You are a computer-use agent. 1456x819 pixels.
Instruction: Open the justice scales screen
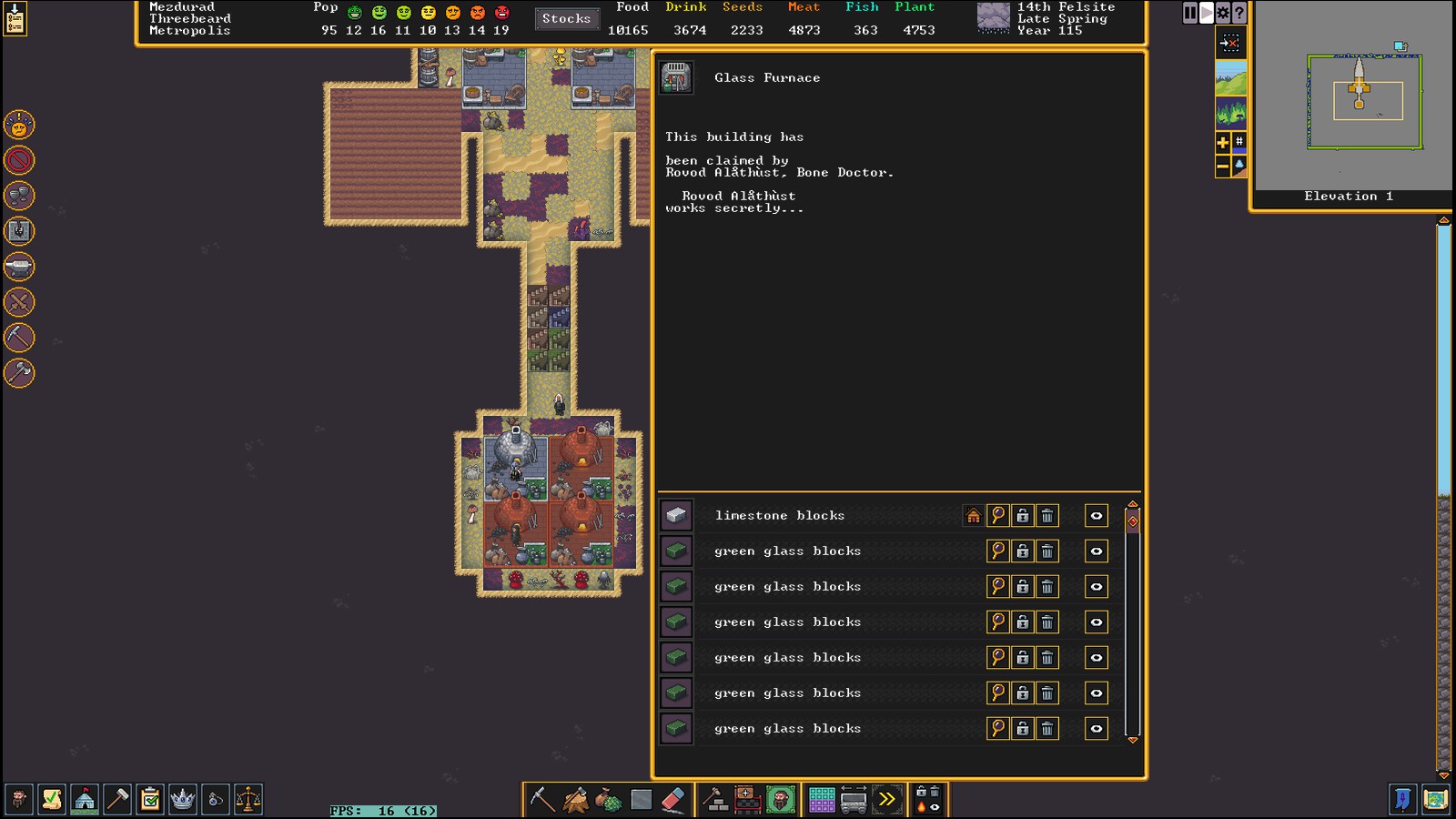[x=248, y=800]
